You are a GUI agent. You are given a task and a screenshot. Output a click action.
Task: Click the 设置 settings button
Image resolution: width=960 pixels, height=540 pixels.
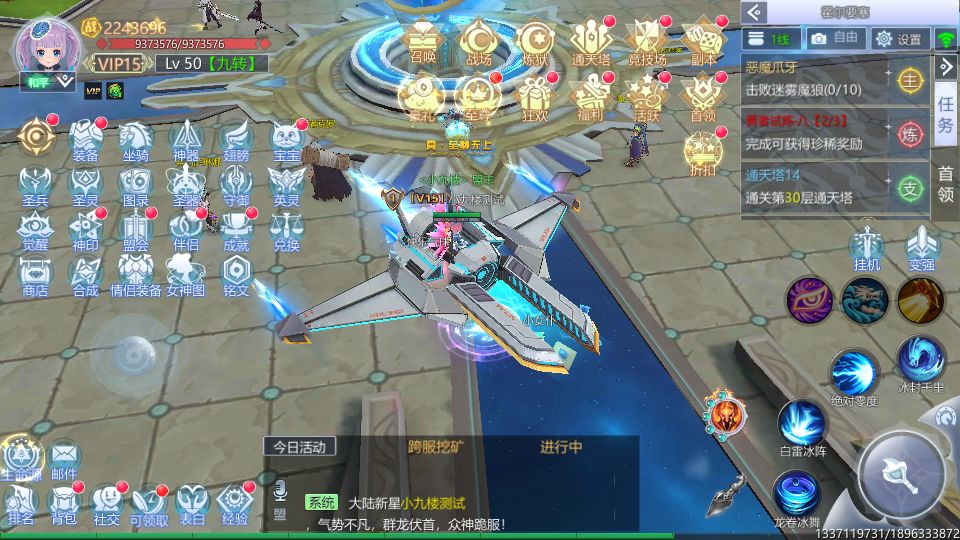coord(898,39)
